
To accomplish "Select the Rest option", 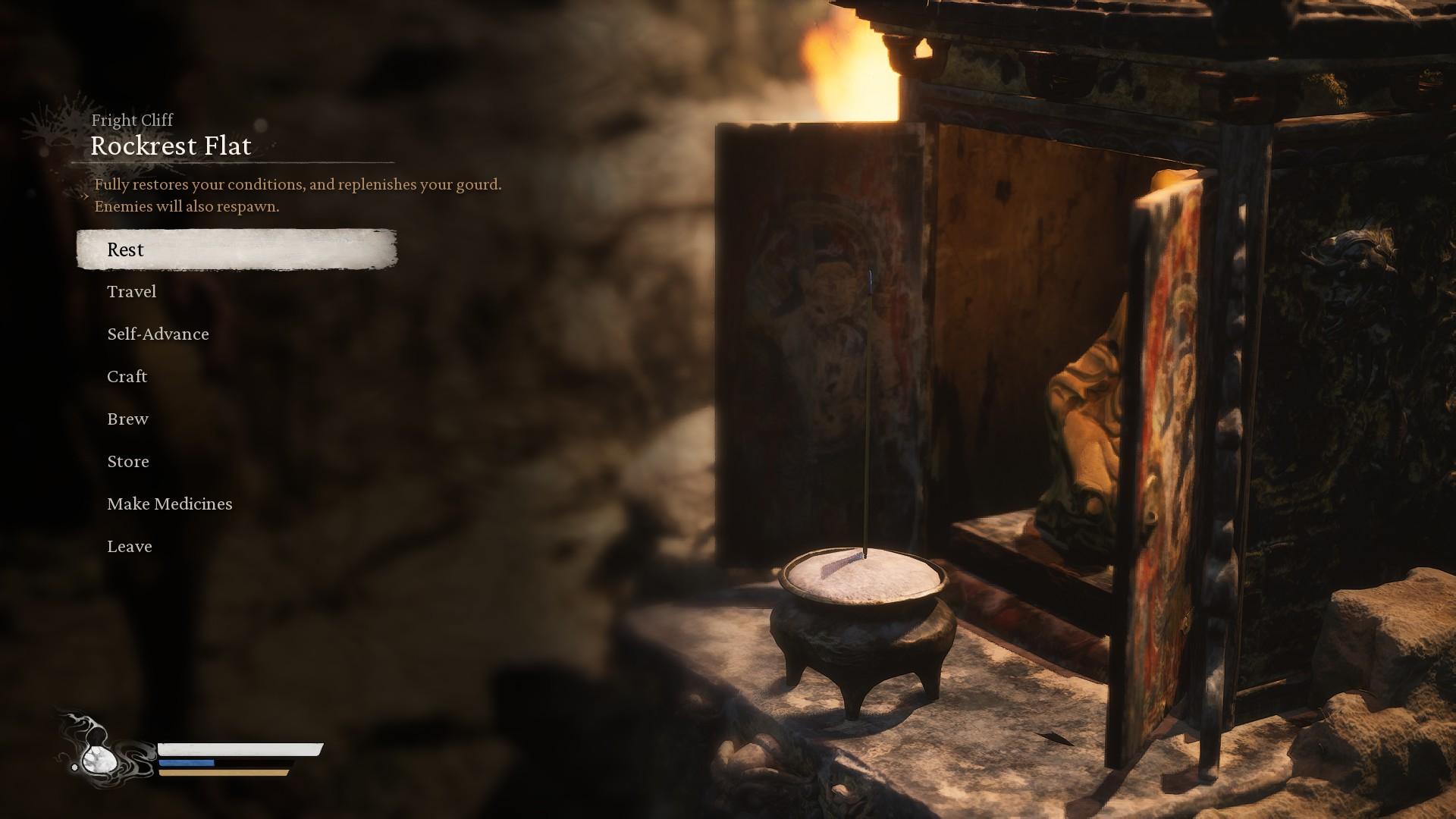I will [x=126, y=249].
